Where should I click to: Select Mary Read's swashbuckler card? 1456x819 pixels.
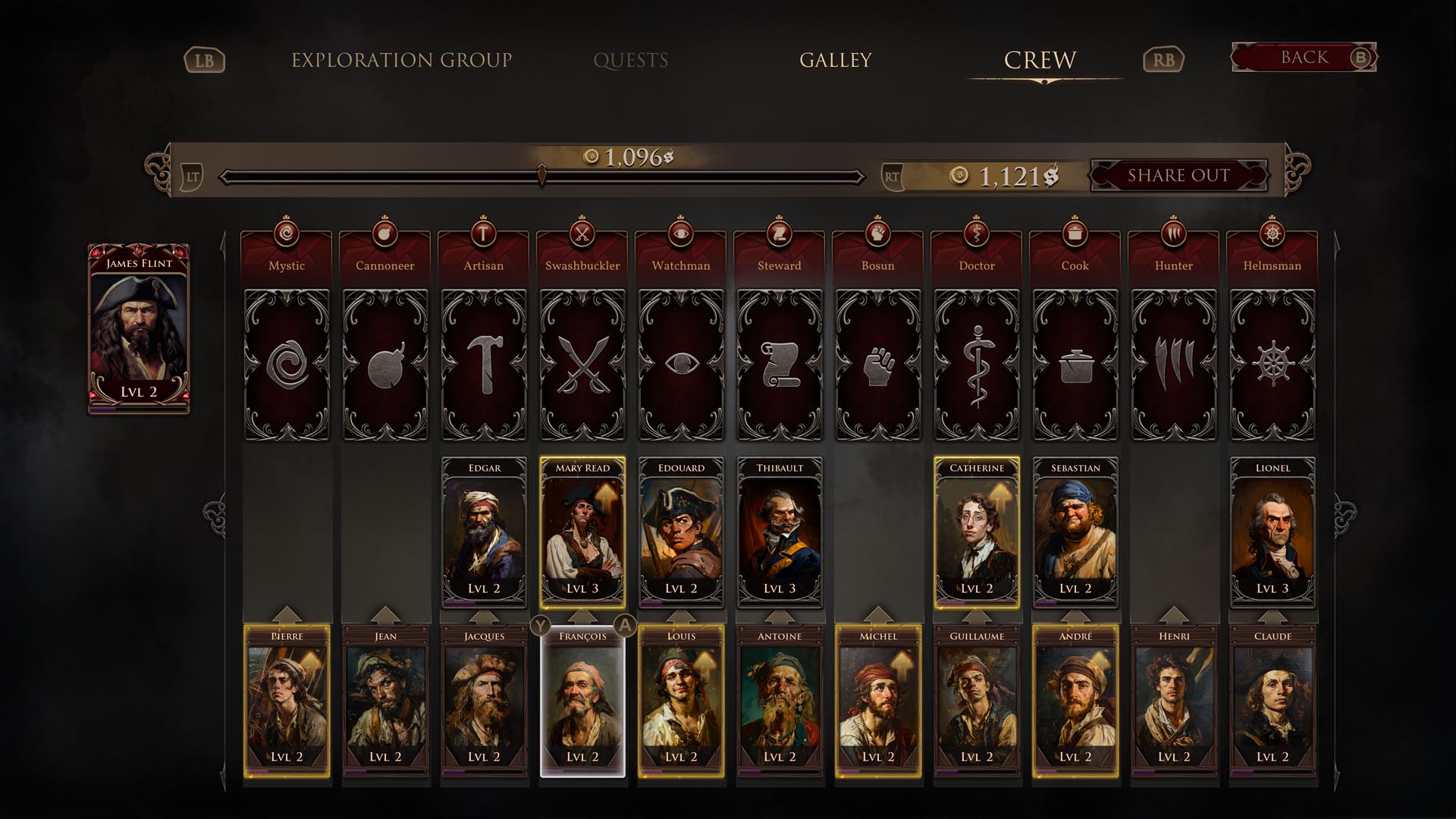(x=582, y=532)
